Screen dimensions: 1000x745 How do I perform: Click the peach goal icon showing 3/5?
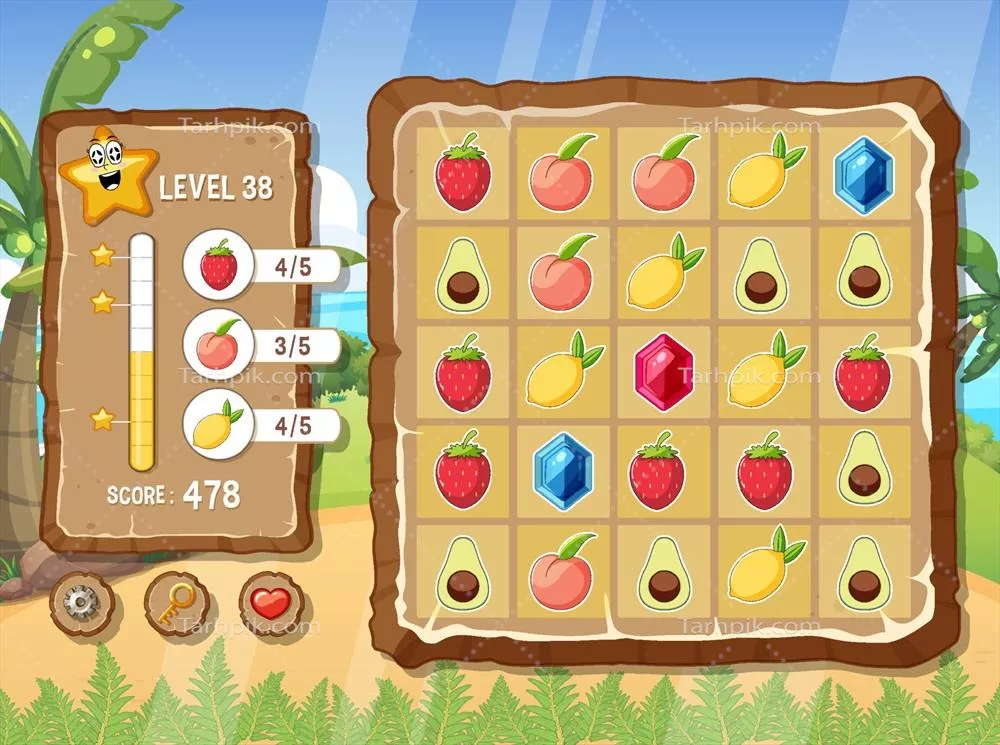point(218,345)
